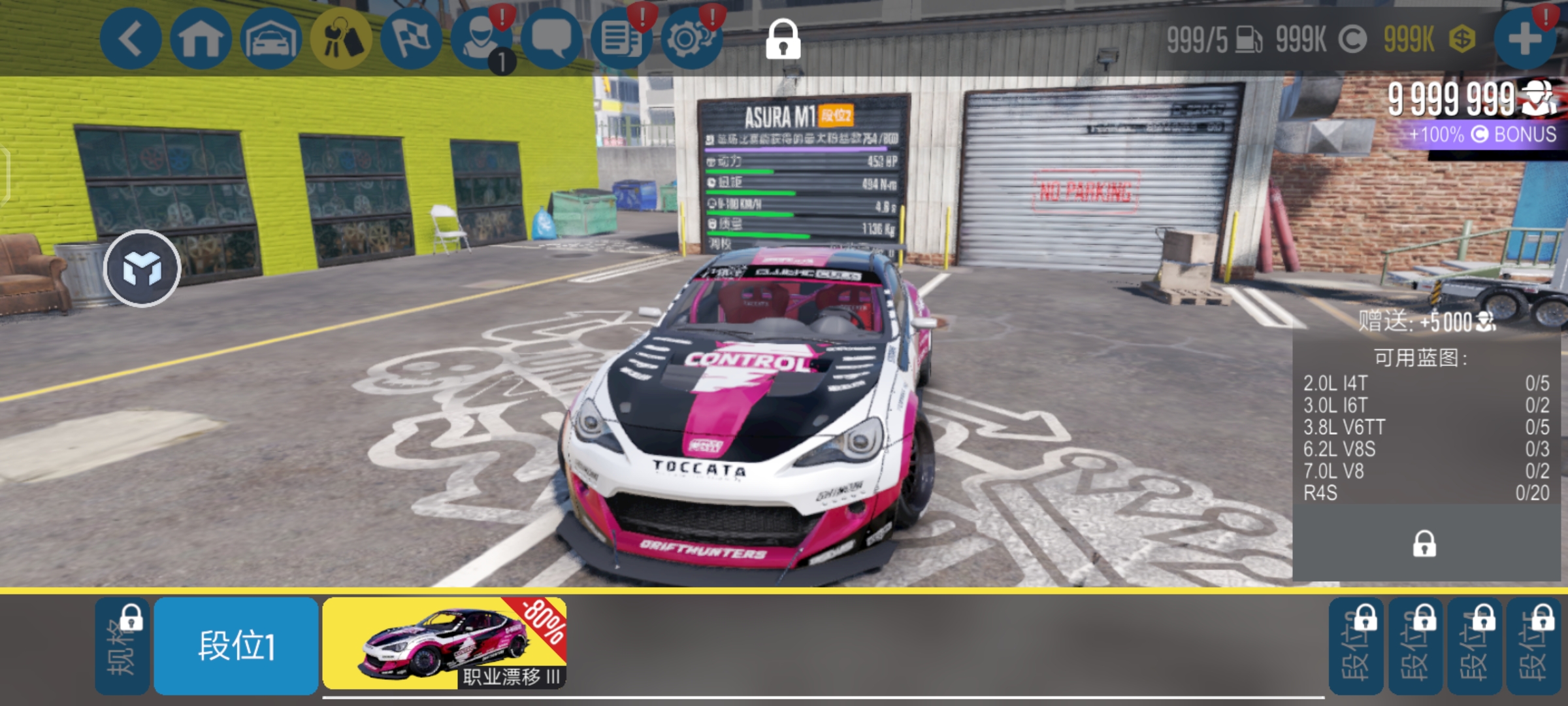Toggle the 3D cube view button
The image size is (1568, 706).
coord(142,268)
